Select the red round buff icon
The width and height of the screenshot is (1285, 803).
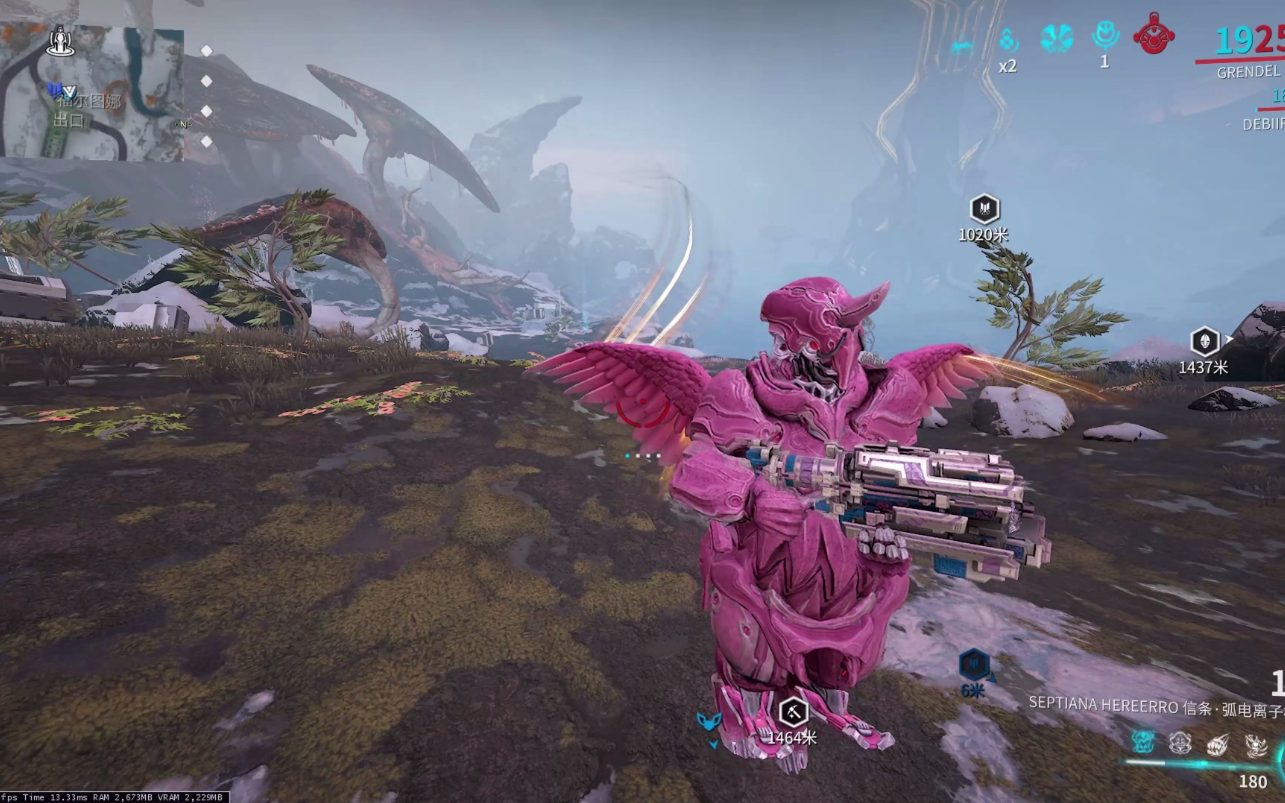1153,34
